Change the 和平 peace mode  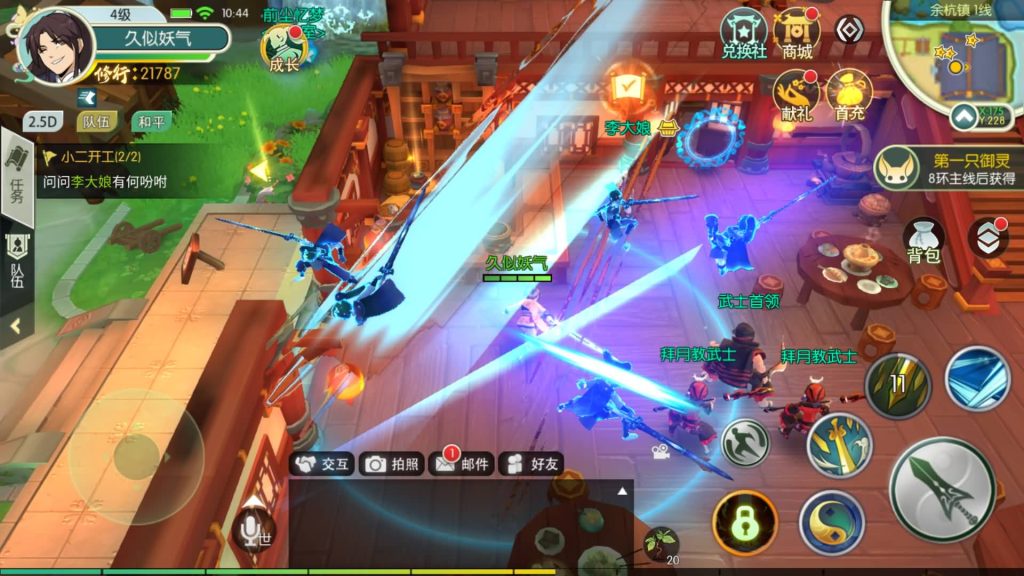[151, 122]
